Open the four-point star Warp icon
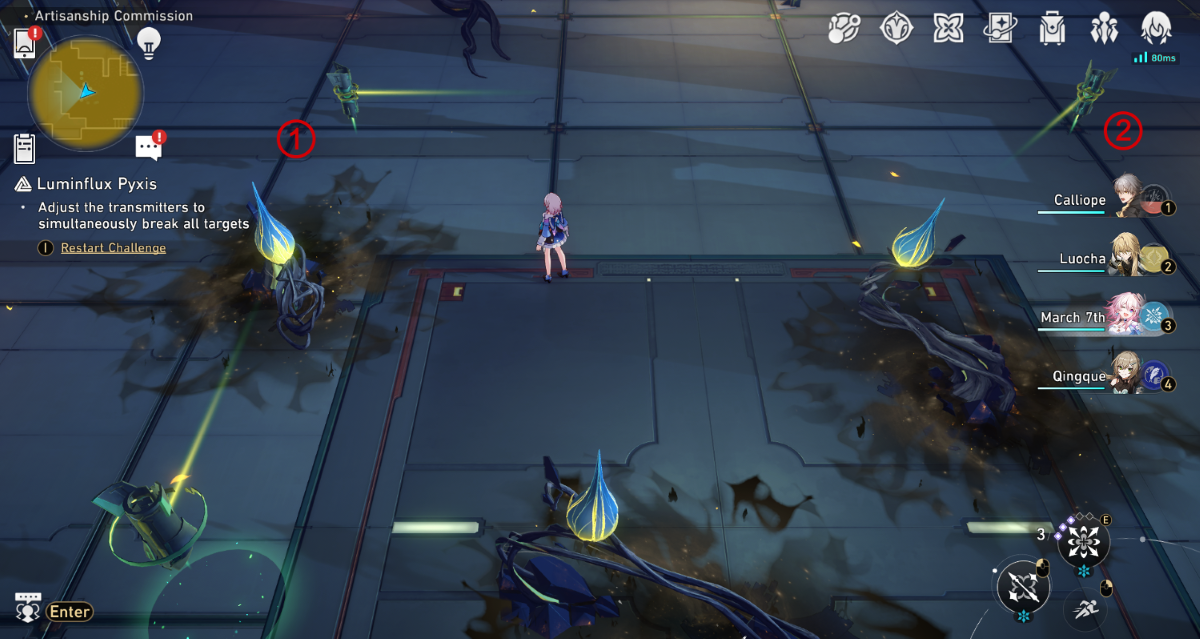1200x639 pixels. point(948,29)
